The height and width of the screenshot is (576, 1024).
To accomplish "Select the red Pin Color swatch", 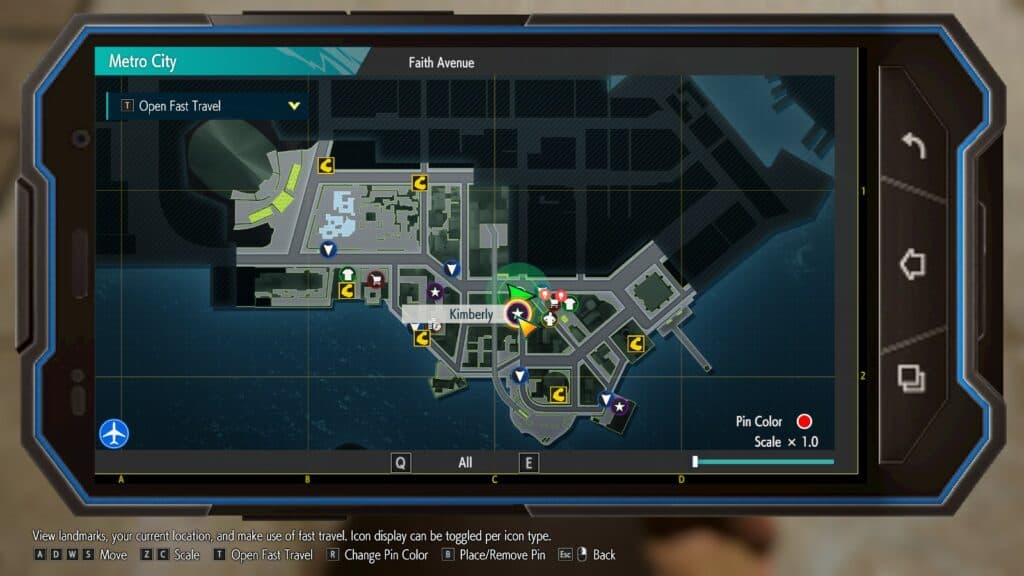I will (804, 422).
